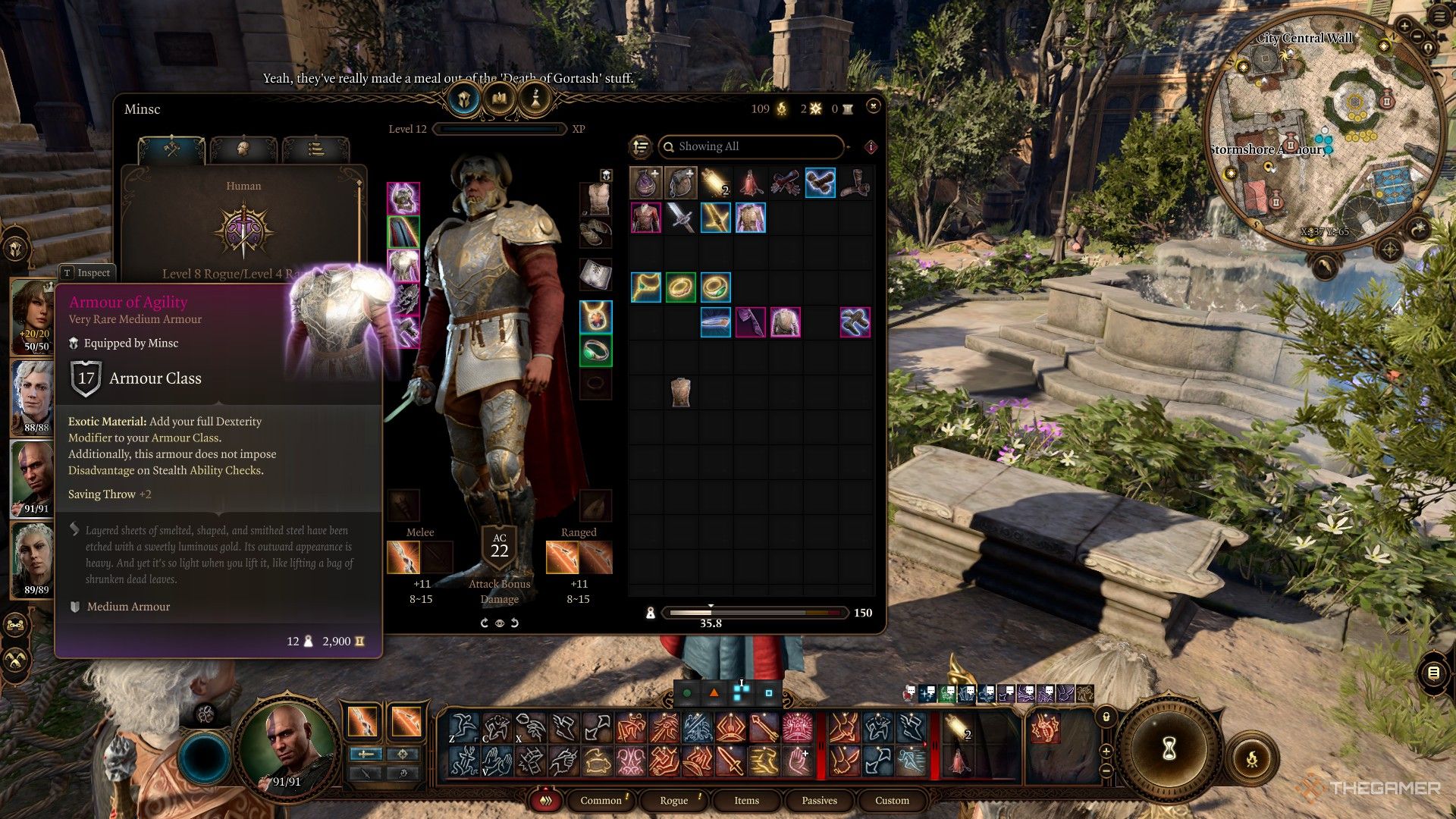Close the Minsc inventory panel
This screenshot has width=1456, height=819.
(873, 106)
